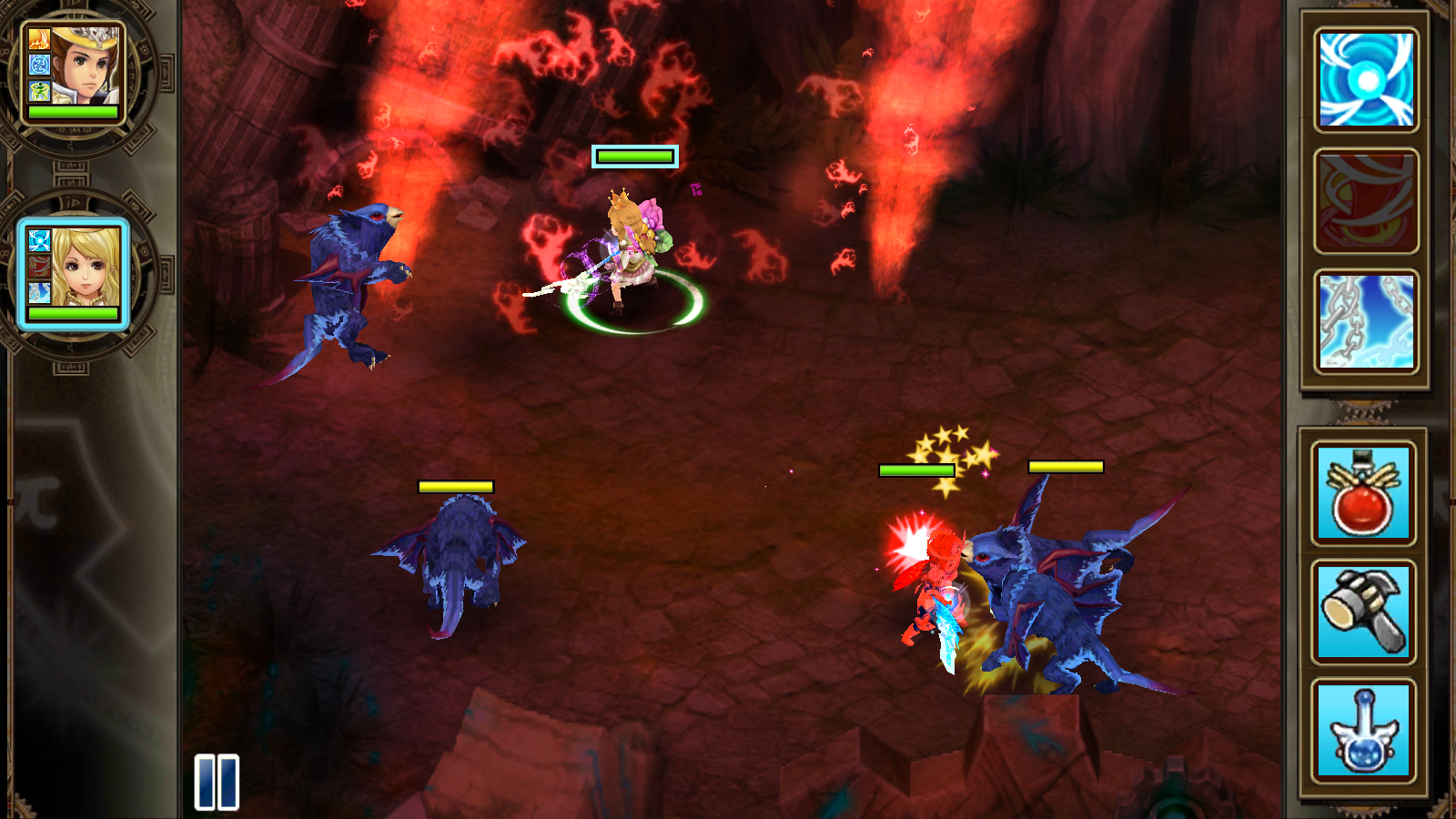Viewport: 1456px width, 819px height.
Task: Use the blue flask potion
Action: point(1362,731)
